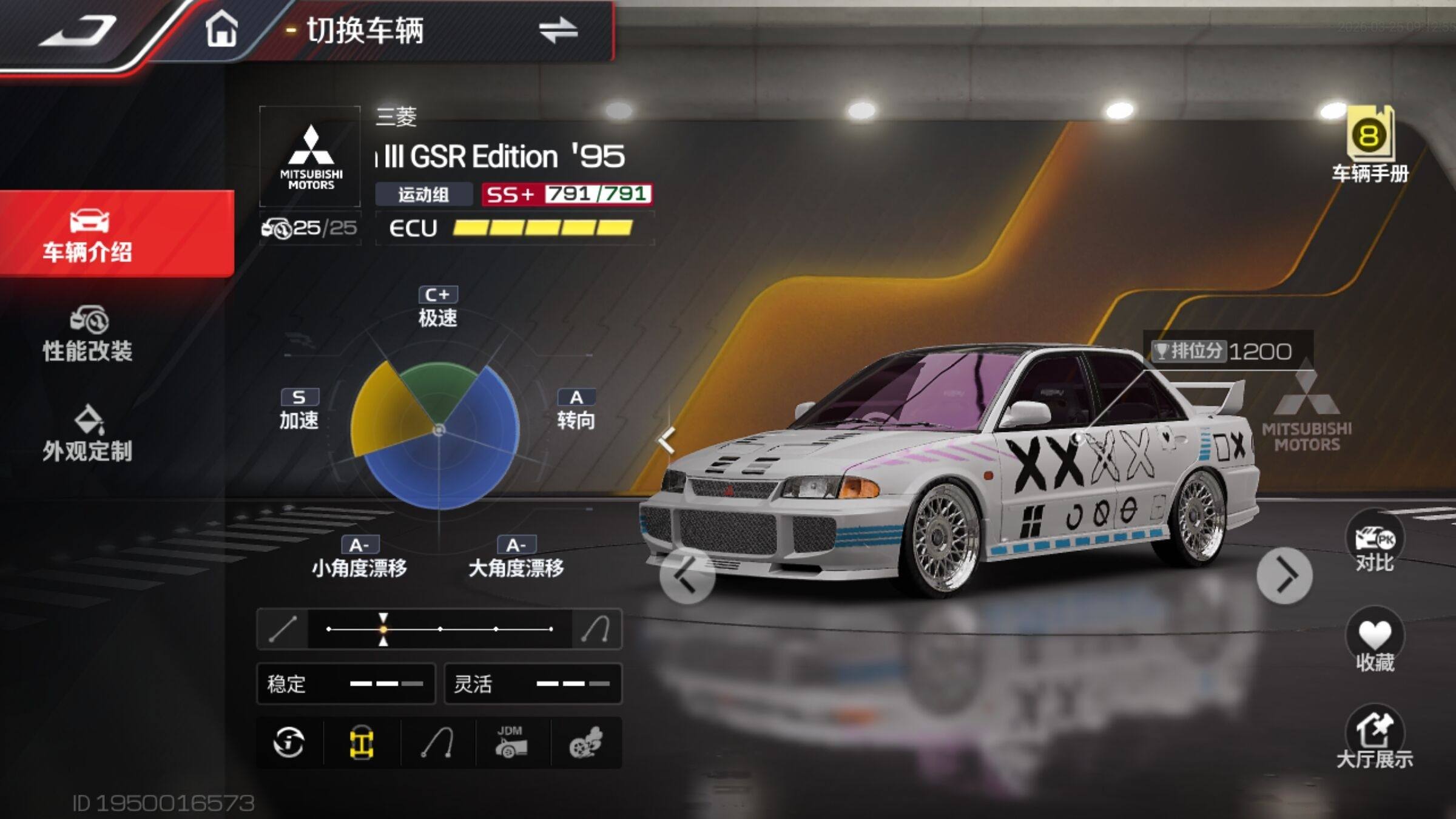Open the 车辆手册 vehicle handbook
Image resolution: width=1456 pixels, height=819 pixels.
click(1370, 146)
